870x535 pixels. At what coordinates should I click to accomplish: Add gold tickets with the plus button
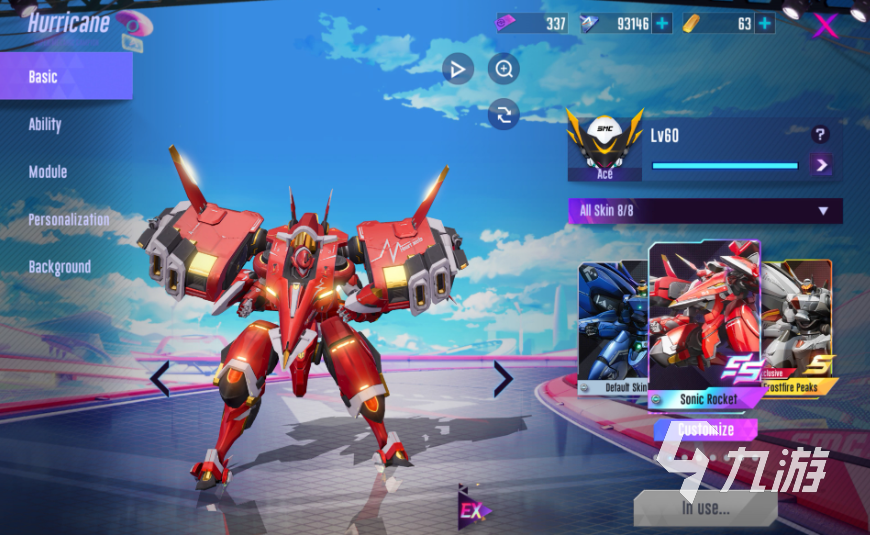tap(765, 24)
